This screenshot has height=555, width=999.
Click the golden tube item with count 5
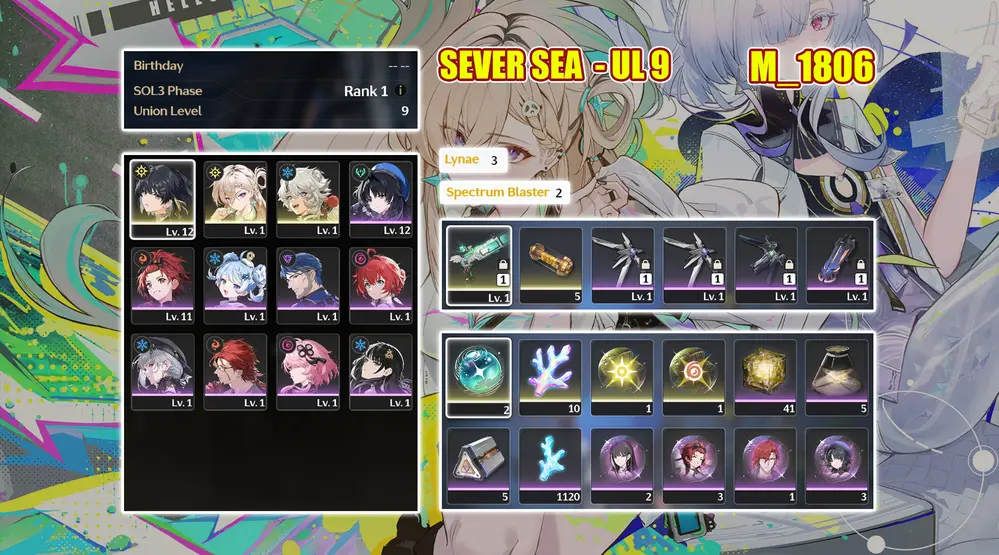point(551,263)
